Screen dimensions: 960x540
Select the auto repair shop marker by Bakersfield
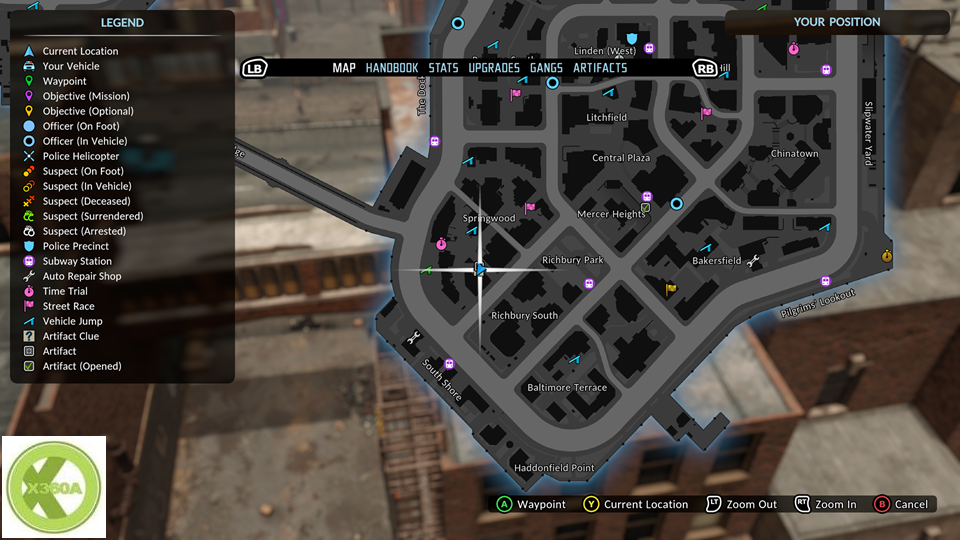point(753,262)
